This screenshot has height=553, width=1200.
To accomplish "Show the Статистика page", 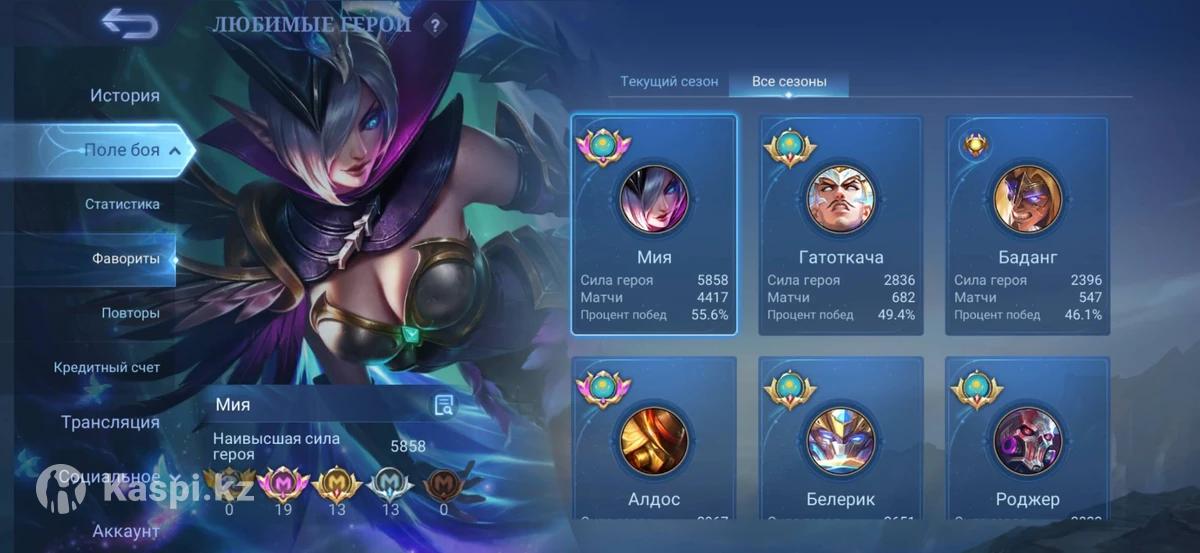I will 122,204.
